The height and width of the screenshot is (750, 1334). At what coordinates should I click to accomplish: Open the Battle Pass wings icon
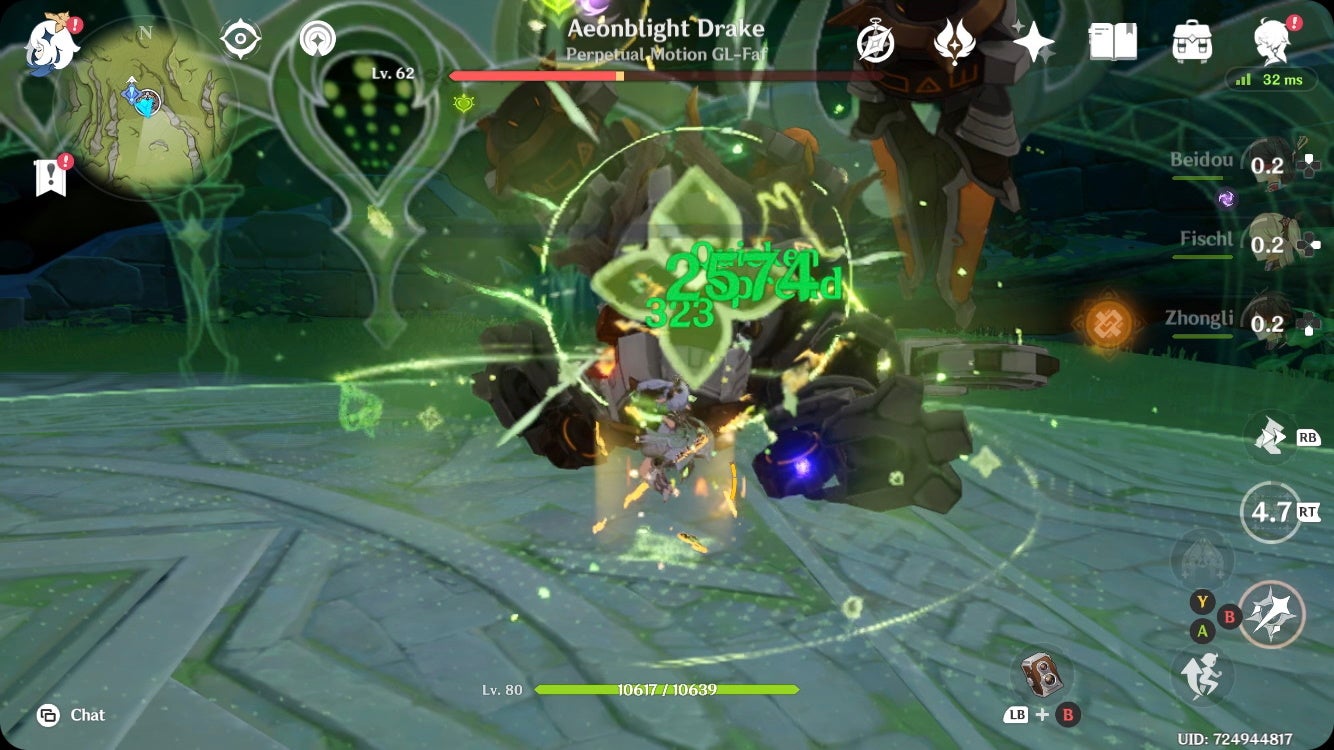956,42
